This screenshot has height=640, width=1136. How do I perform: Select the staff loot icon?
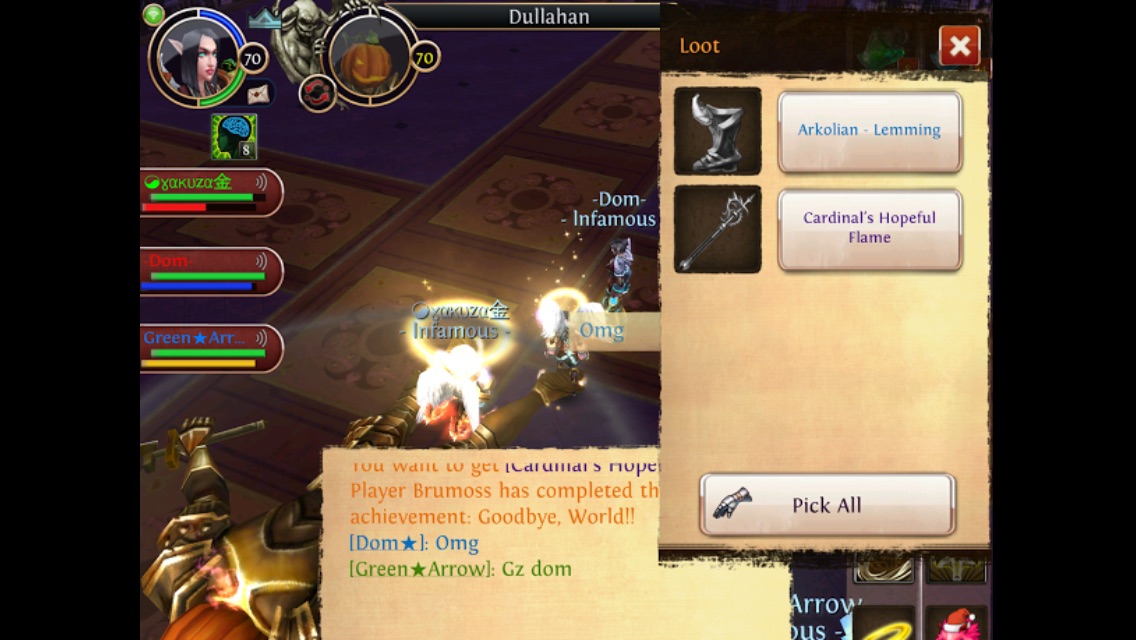[717, 229]
